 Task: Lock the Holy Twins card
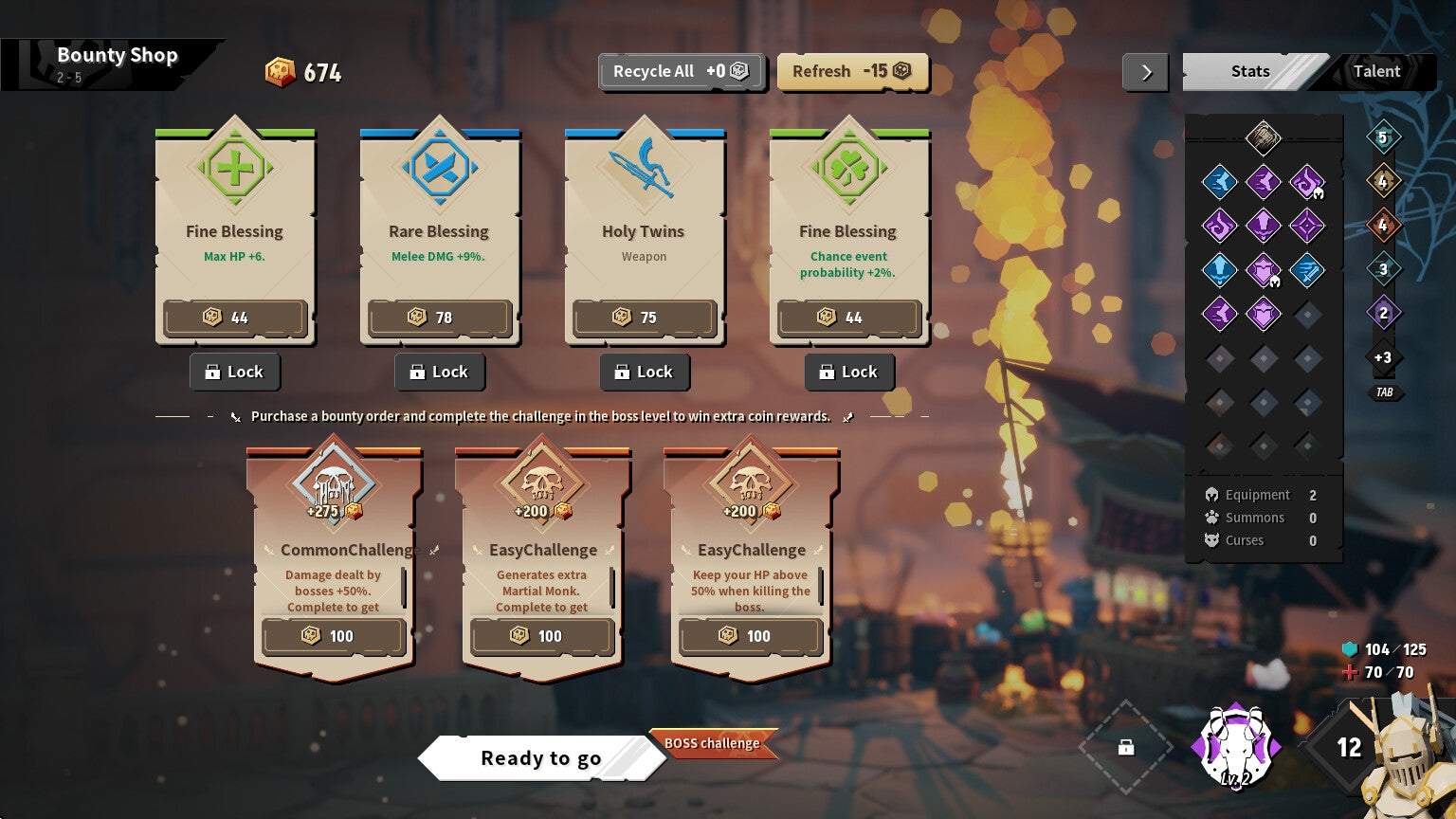click(645, 372)
